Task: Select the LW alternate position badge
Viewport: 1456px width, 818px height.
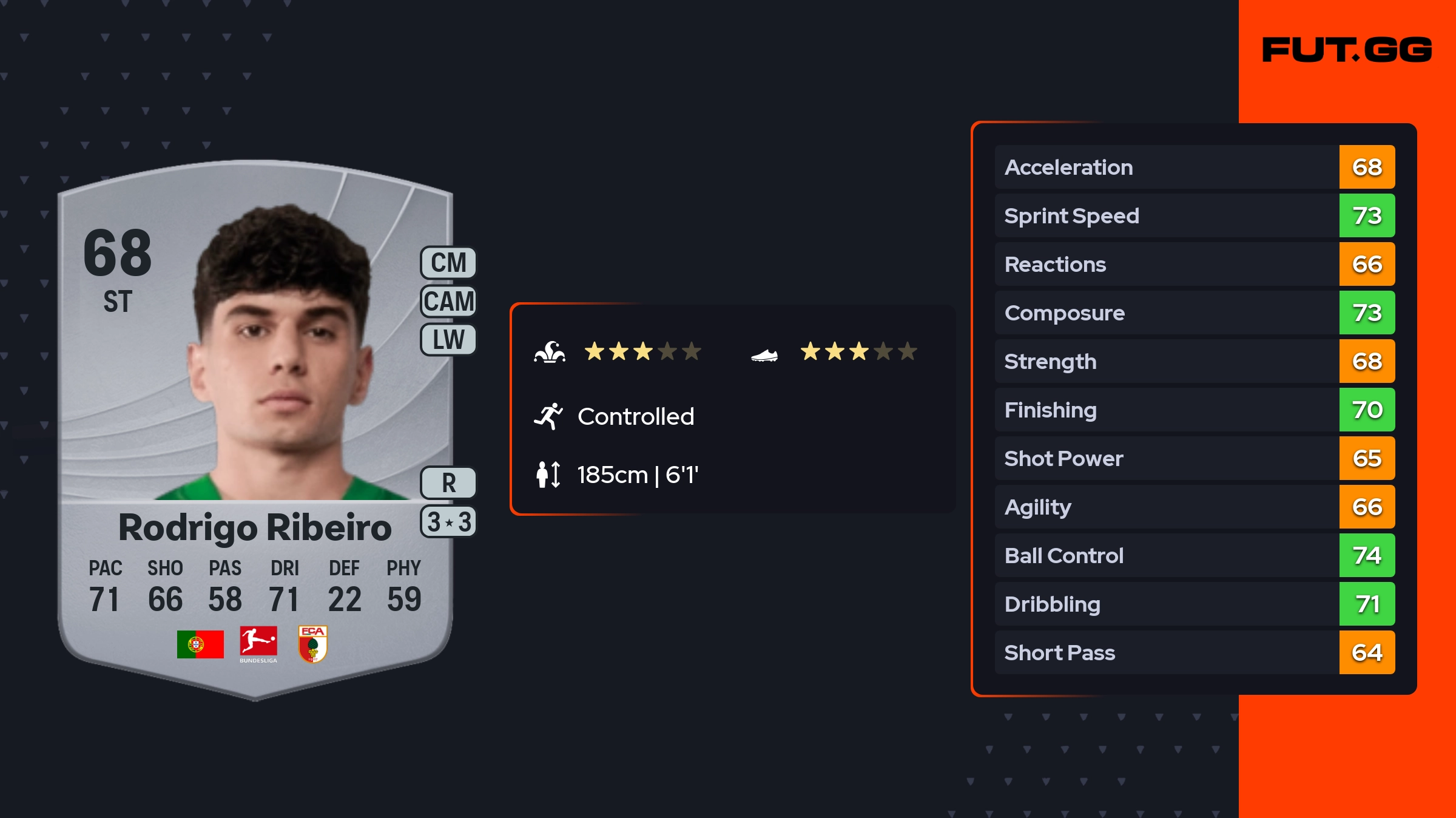Action: tap(448, 339)
